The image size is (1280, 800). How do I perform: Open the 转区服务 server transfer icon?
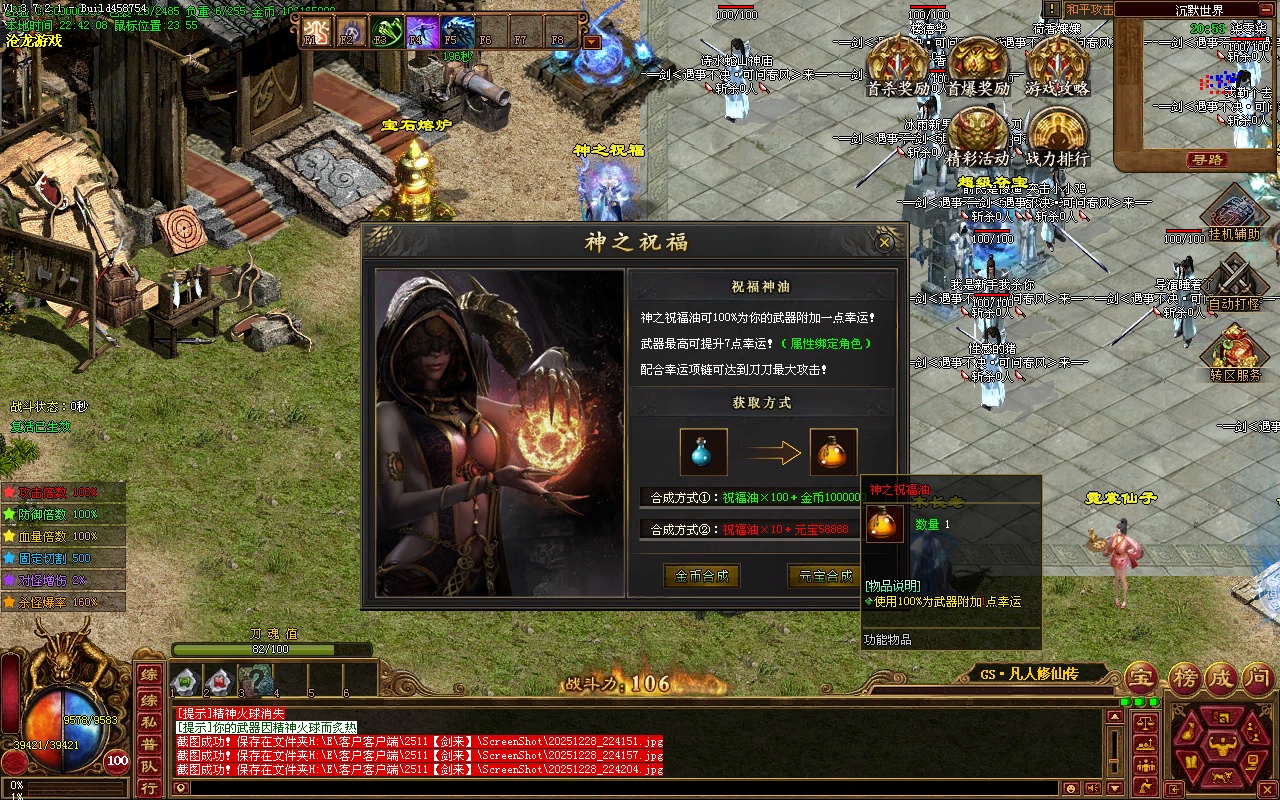pos(1234,354)
